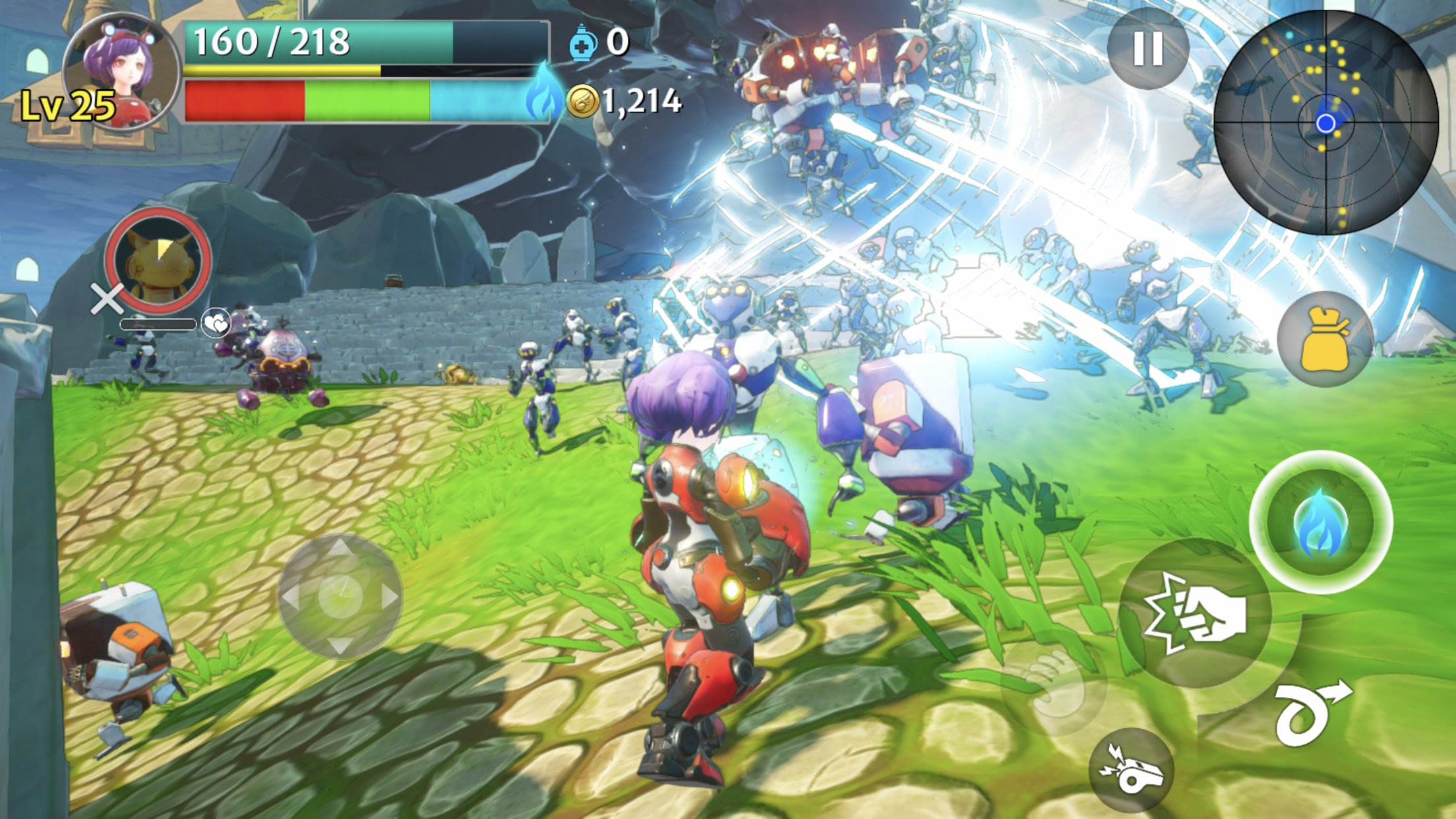Screen dimensions: 1456x819
Task: Use the dodge roll arrow button
Action: point(1311,712)
